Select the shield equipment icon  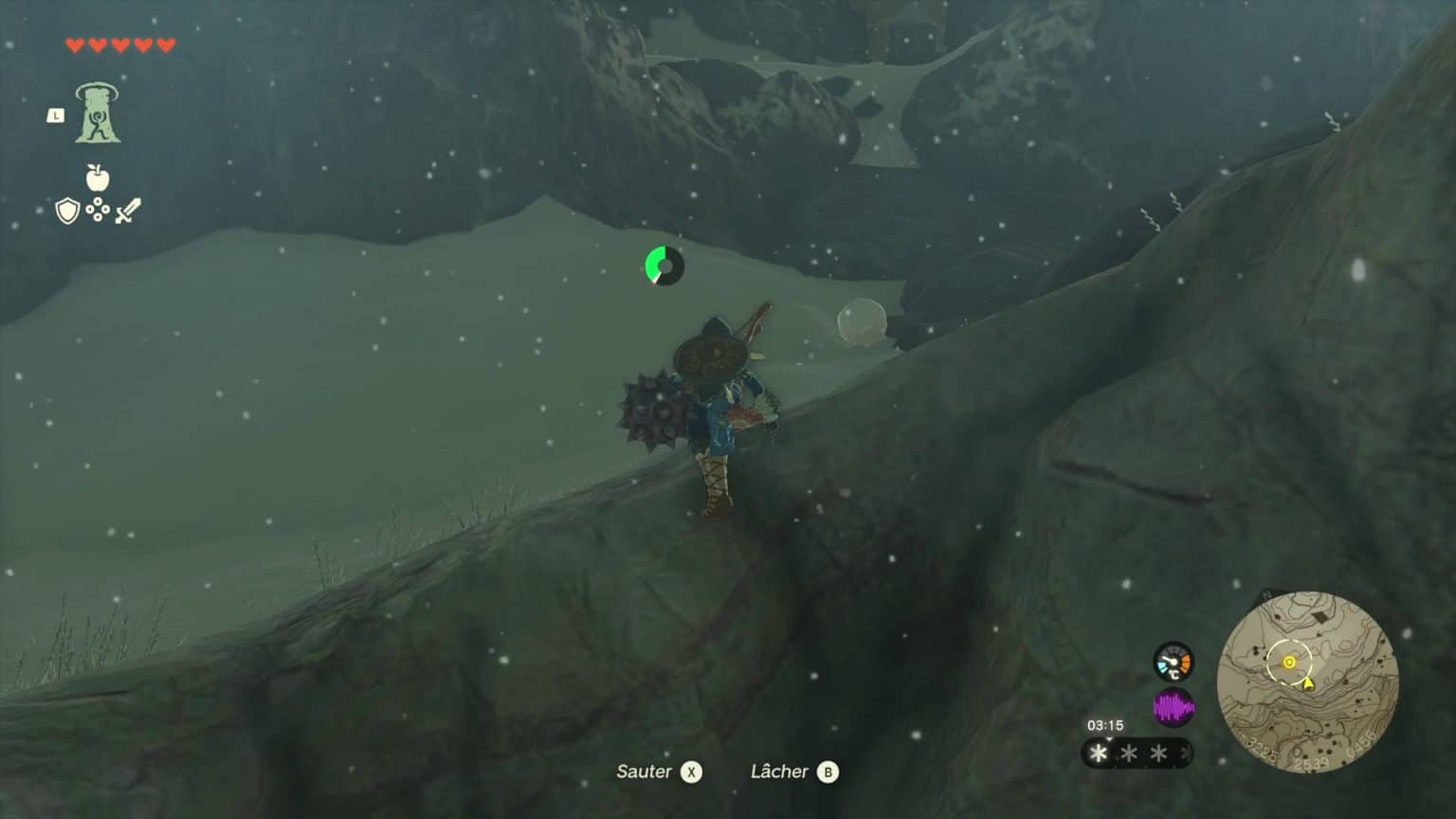[67, 212]
